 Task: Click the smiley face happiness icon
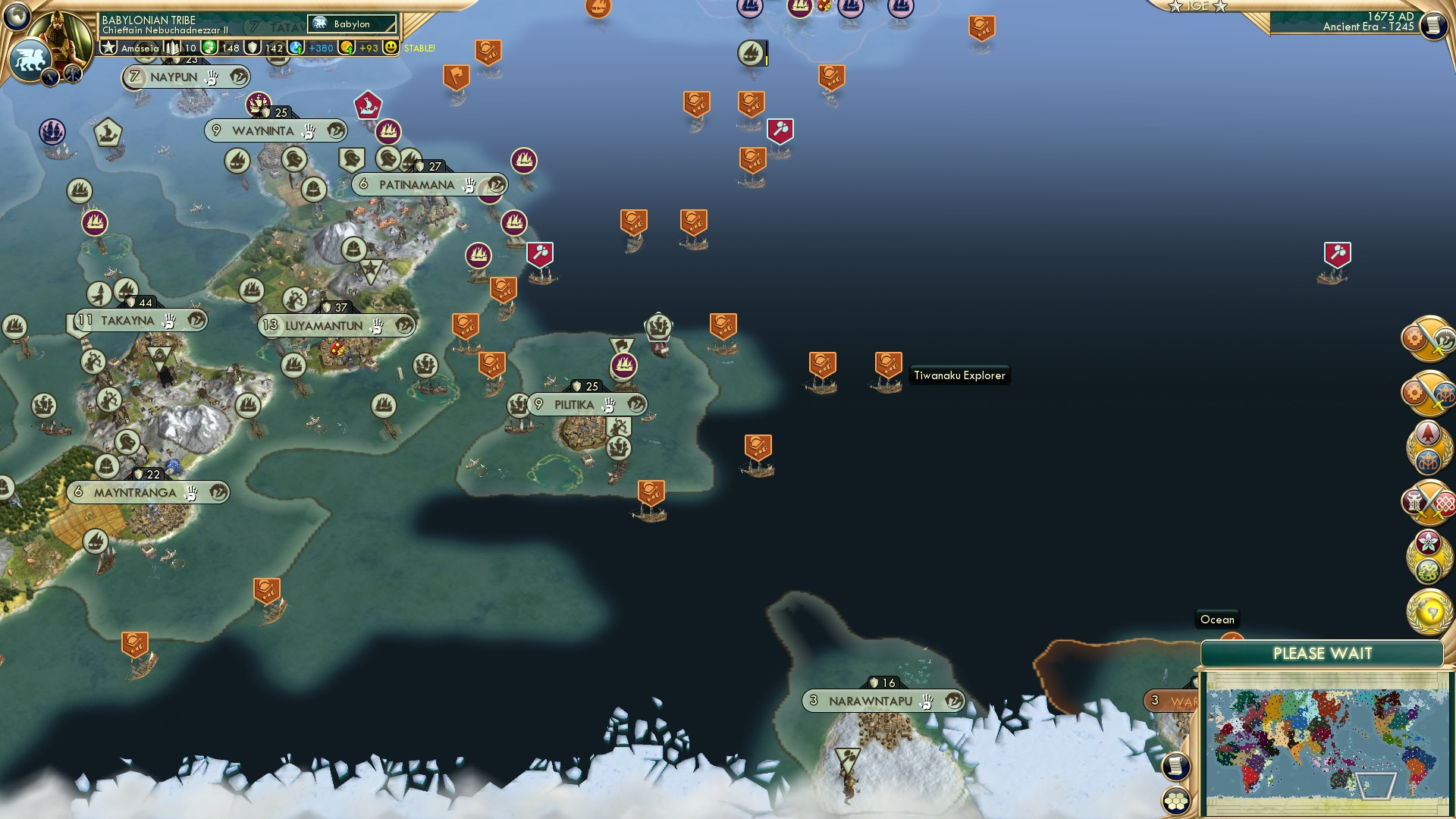point(391,48)
